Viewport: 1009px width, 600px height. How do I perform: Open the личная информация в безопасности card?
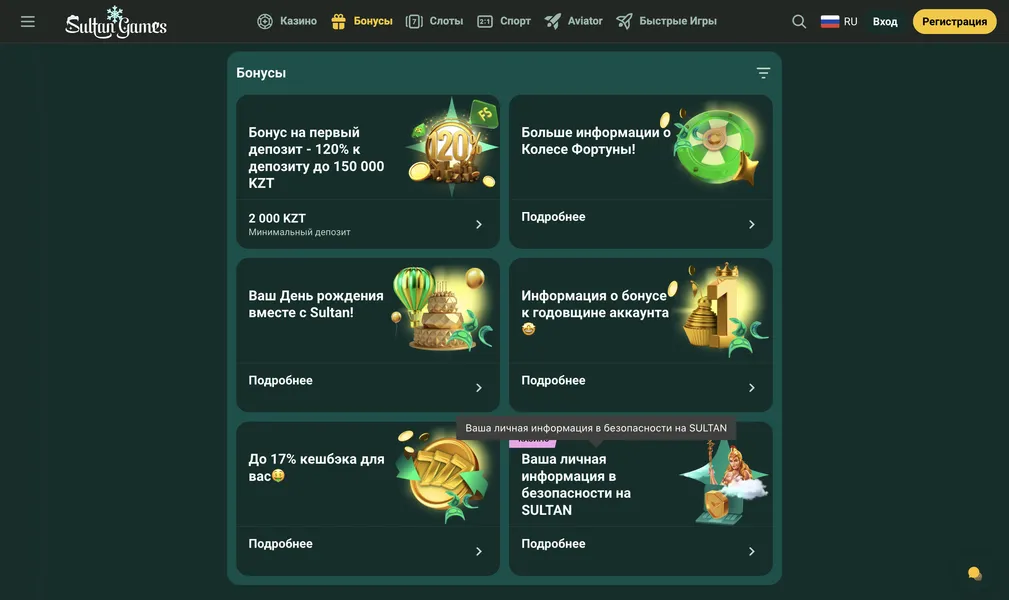coord(640,499)
